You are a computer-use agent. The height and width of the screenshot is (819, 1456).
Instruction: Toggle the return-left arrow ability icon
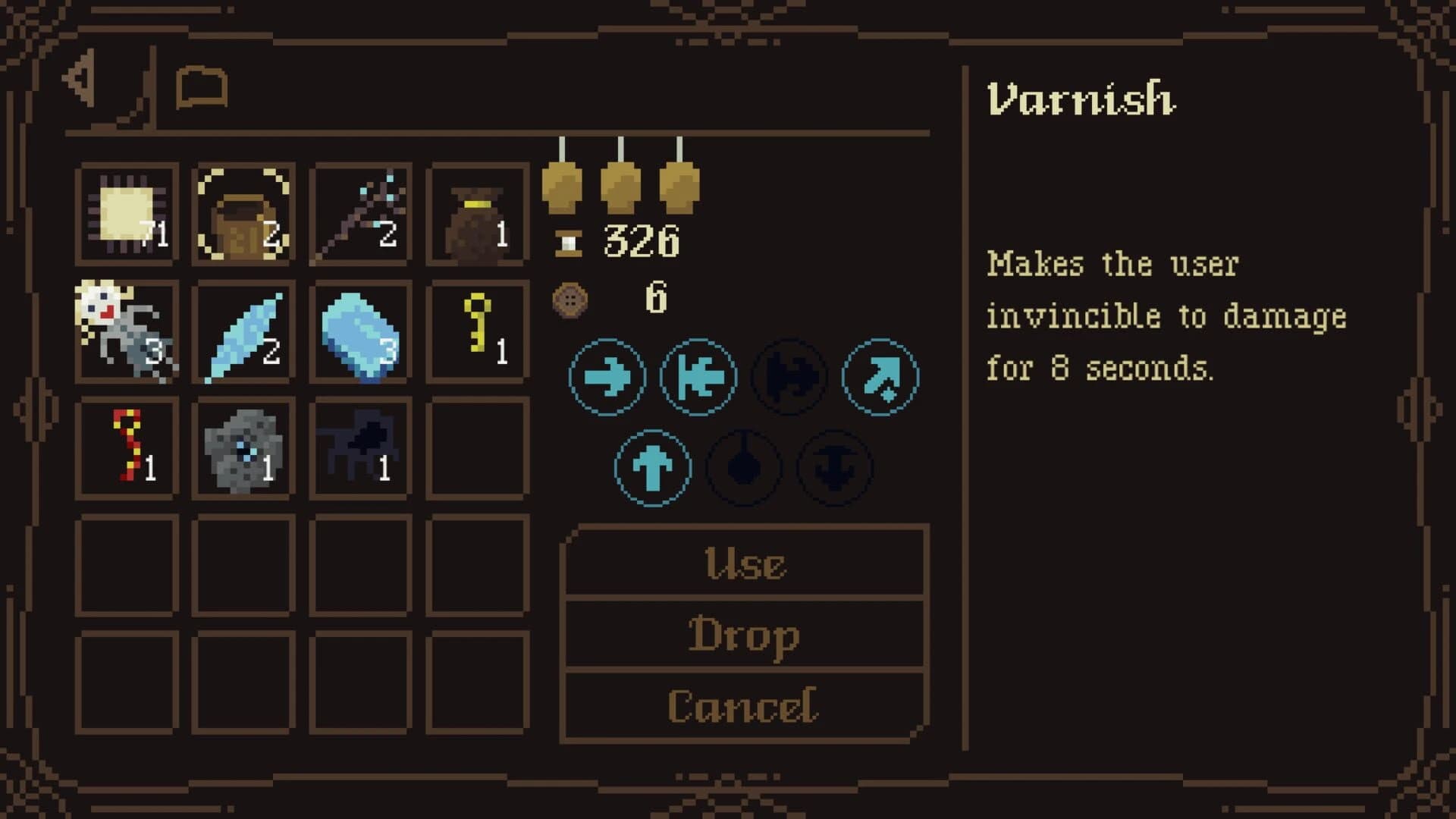(695, 377)
